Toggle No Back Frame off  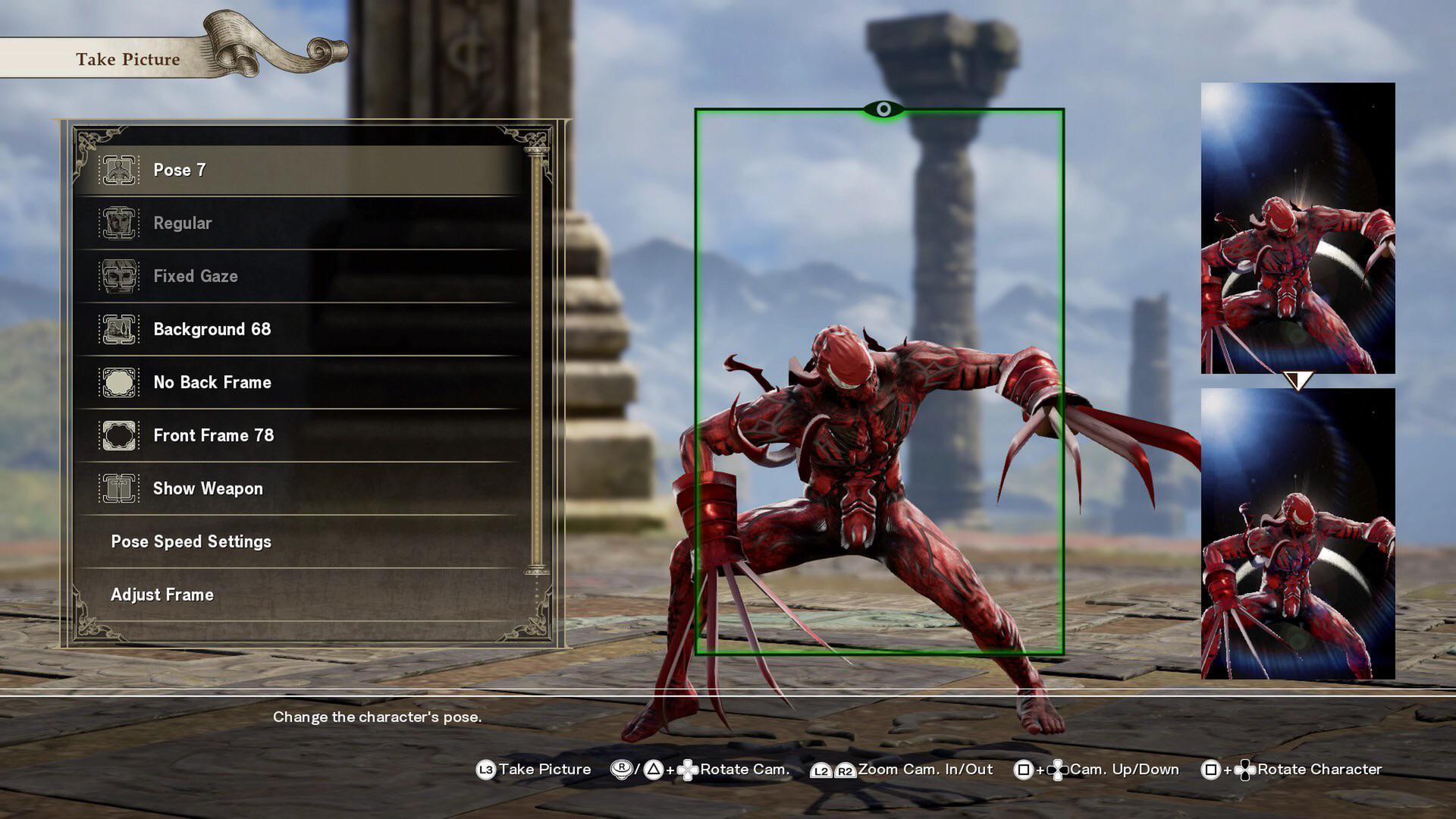pos(212,382)
